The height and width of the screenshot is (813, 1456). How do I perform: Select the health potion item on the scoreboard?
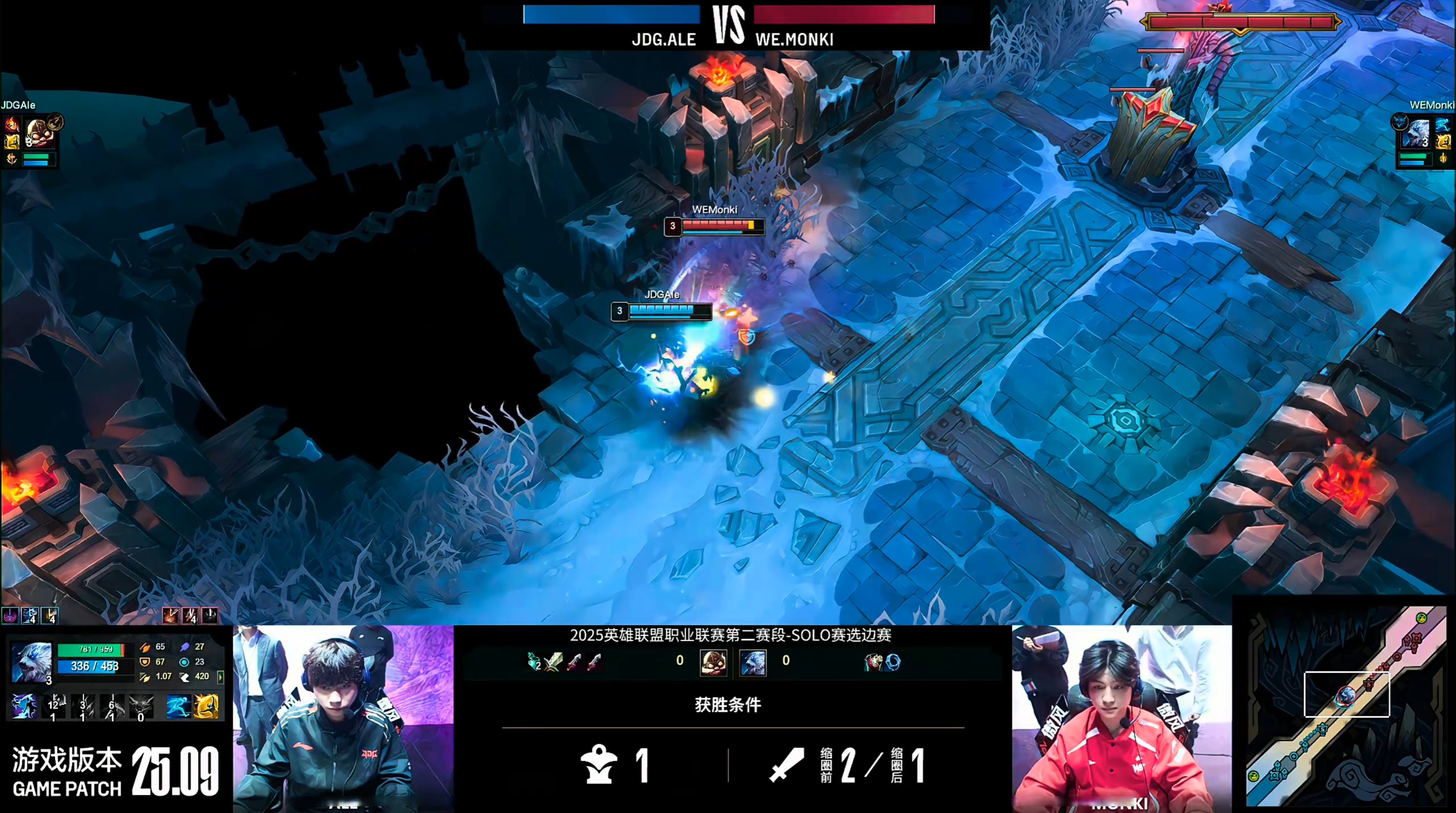(534, 661)
